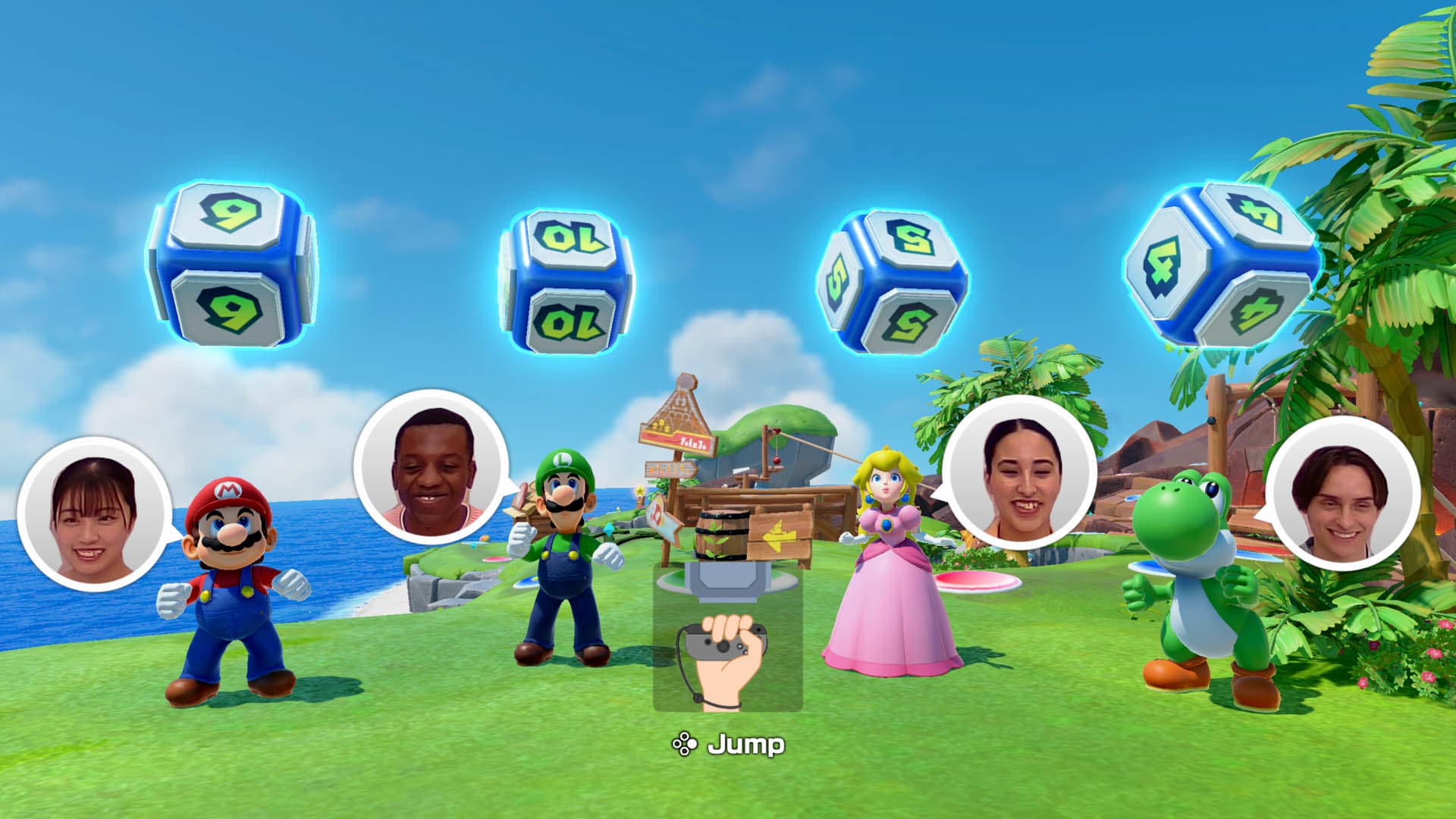
Task: Click the yellow left-pointing arrow sign
Action: 778,535
